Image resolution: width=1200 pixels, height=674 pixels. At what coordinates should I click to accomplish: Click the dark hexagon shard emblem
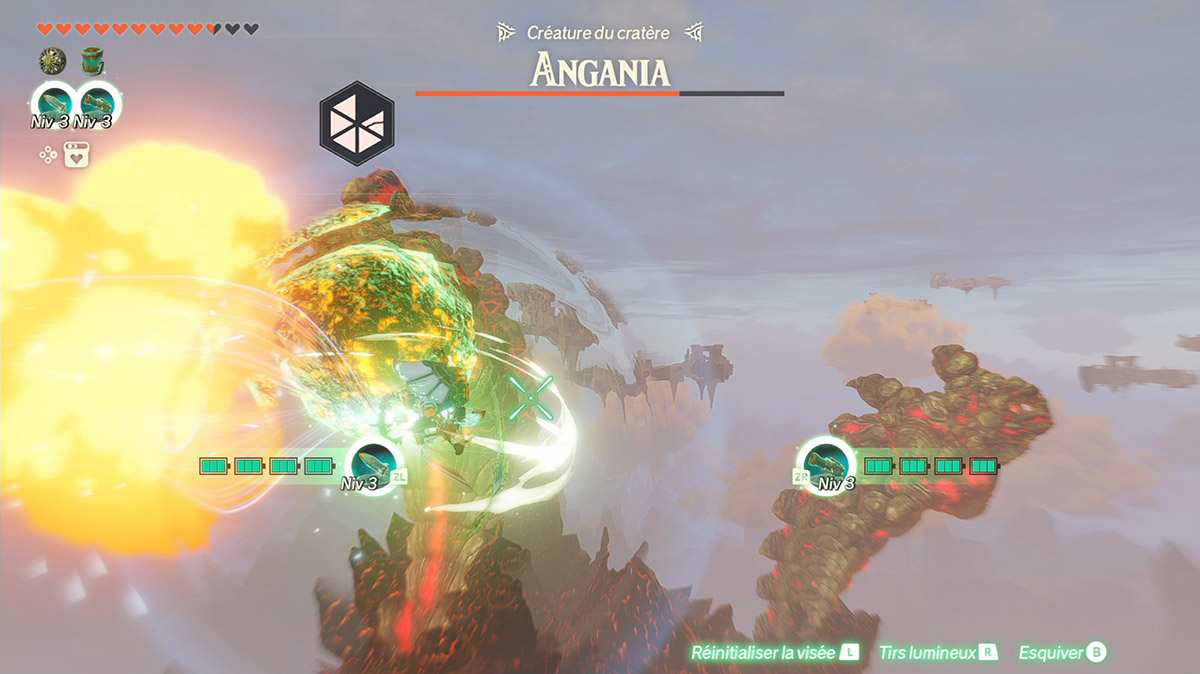357,124
